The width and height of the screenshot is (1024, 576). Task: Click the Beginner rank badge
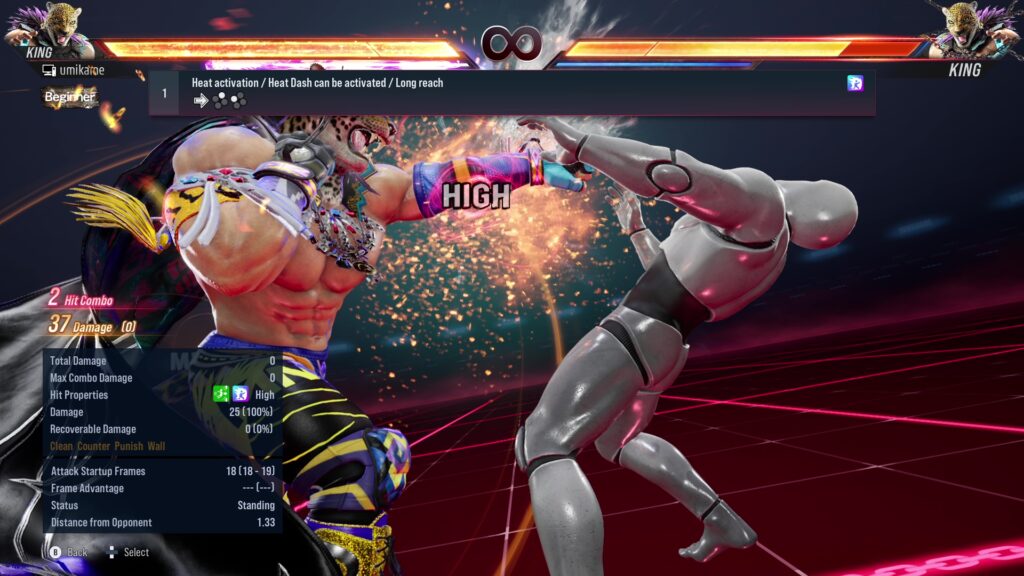[70, 97]
